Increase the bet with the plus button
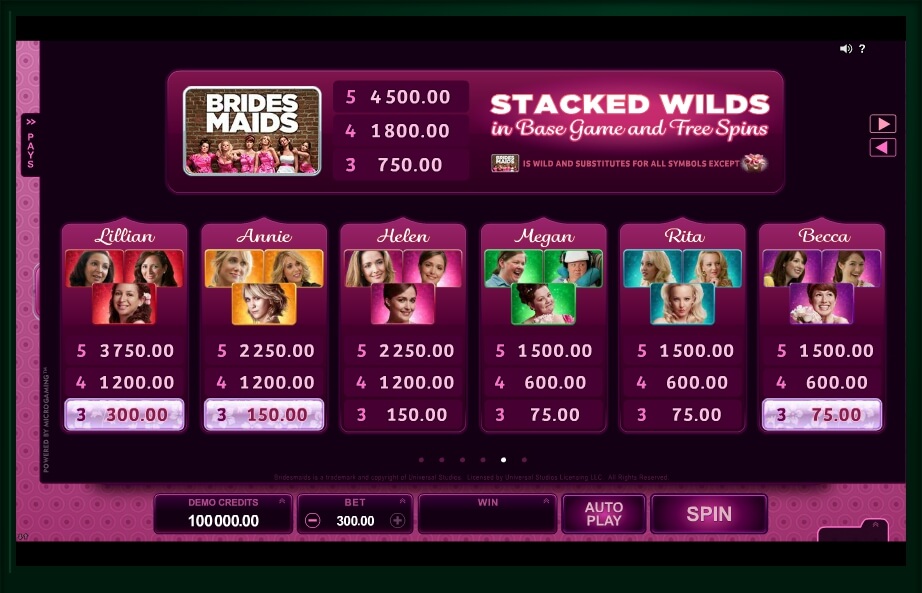Viewport: 922px width, 593px height. click(x=397, y=521)
